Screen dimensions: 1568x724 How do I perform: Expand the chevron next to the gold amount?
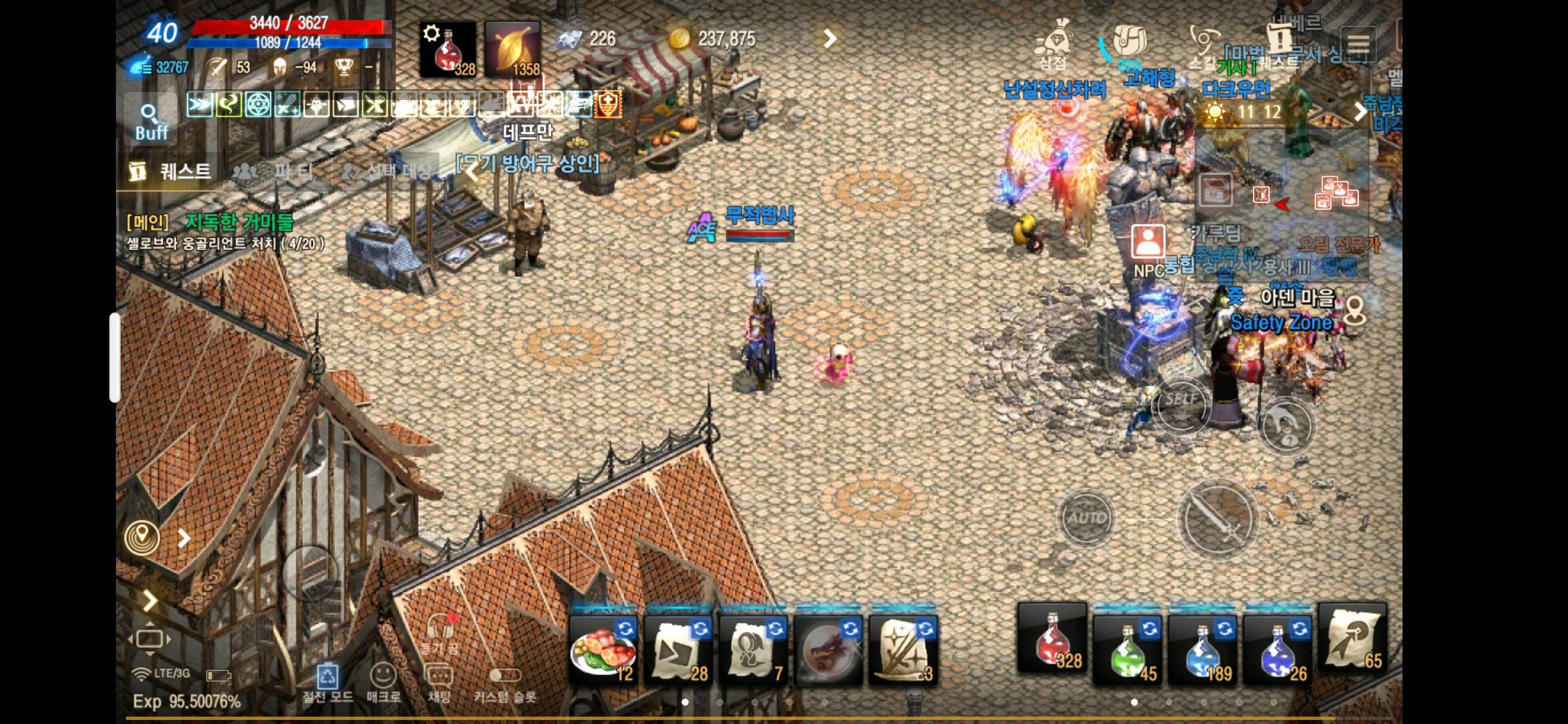point(831,39)
